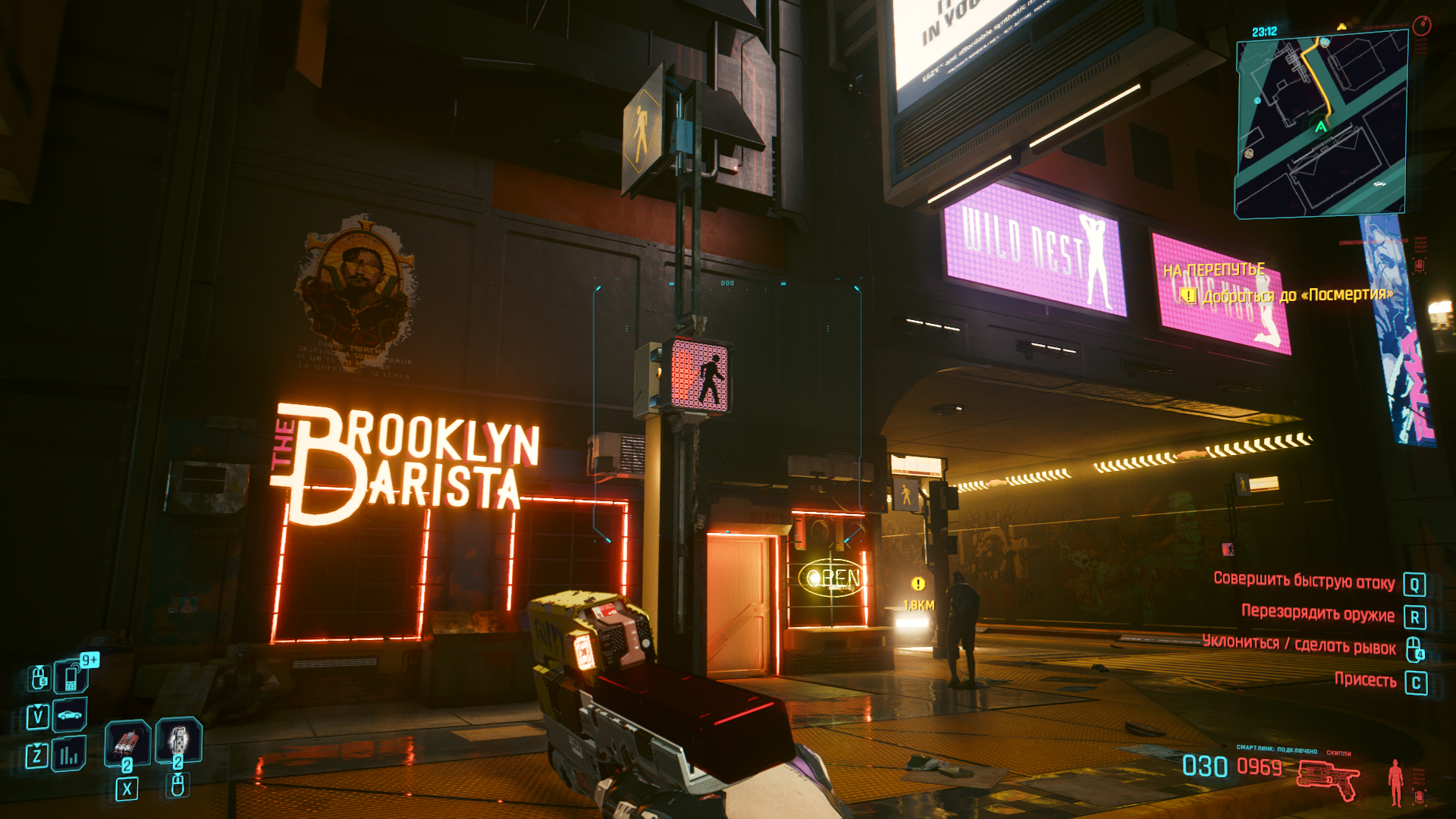This screenshot has width=1456, height=819.
Task: Click the player arrow on the minimap
Action: (x=1321, y=127)
